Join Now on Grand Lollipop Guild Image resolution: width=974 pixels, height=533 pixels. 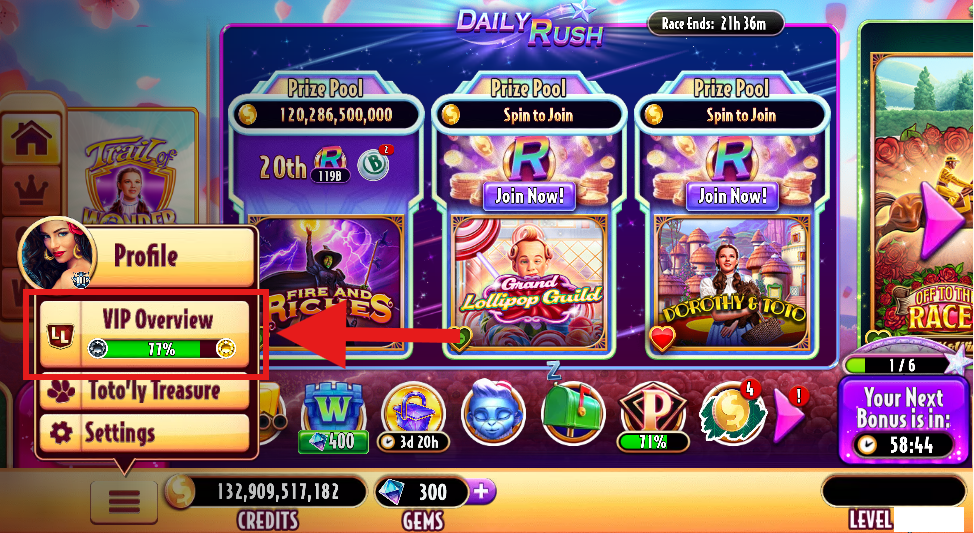point(529,195)
